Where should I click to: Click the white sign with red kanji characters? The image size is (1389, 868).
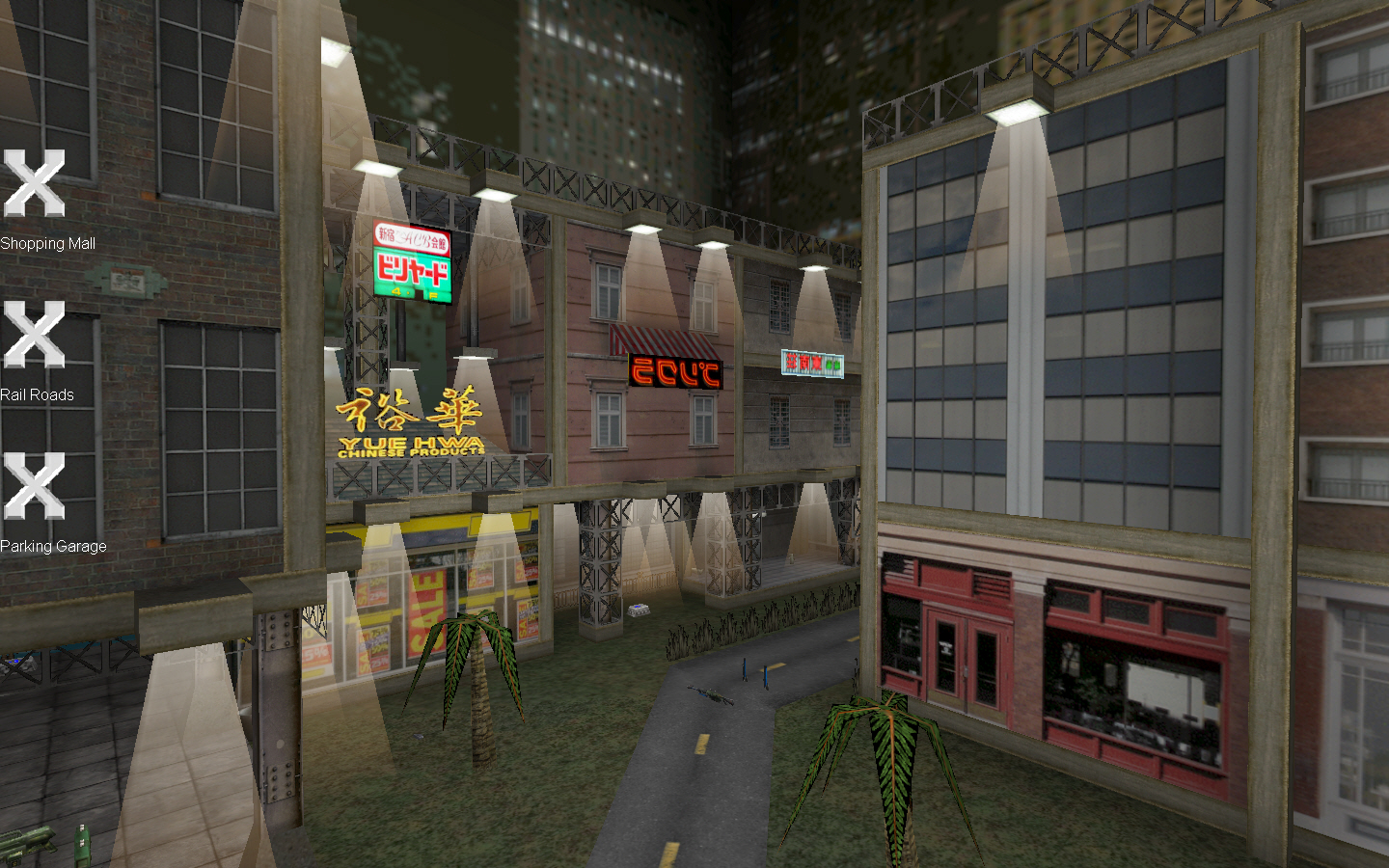click(x=810, y=361)
